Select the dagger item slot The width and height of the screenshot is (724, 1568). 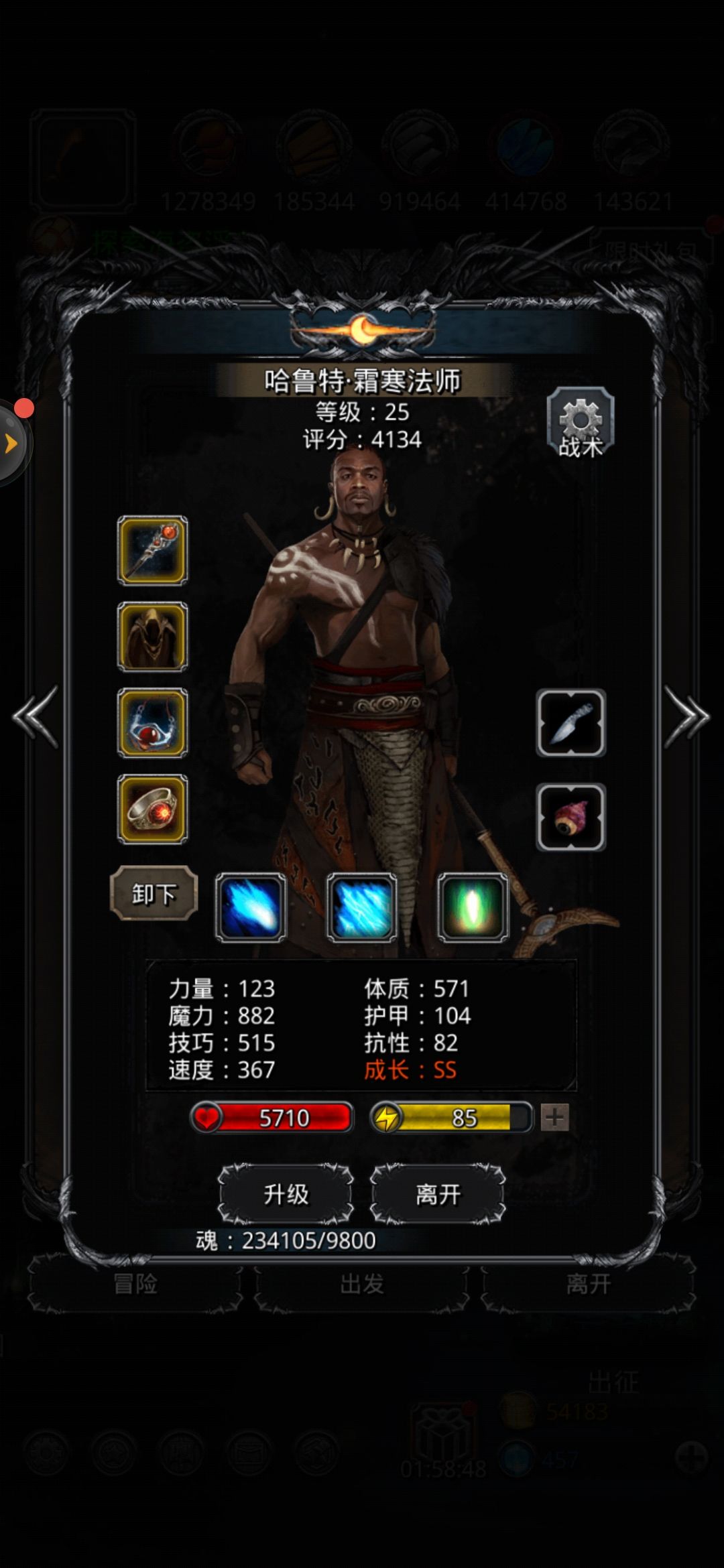pyautogui.click(x=571, y=723)
